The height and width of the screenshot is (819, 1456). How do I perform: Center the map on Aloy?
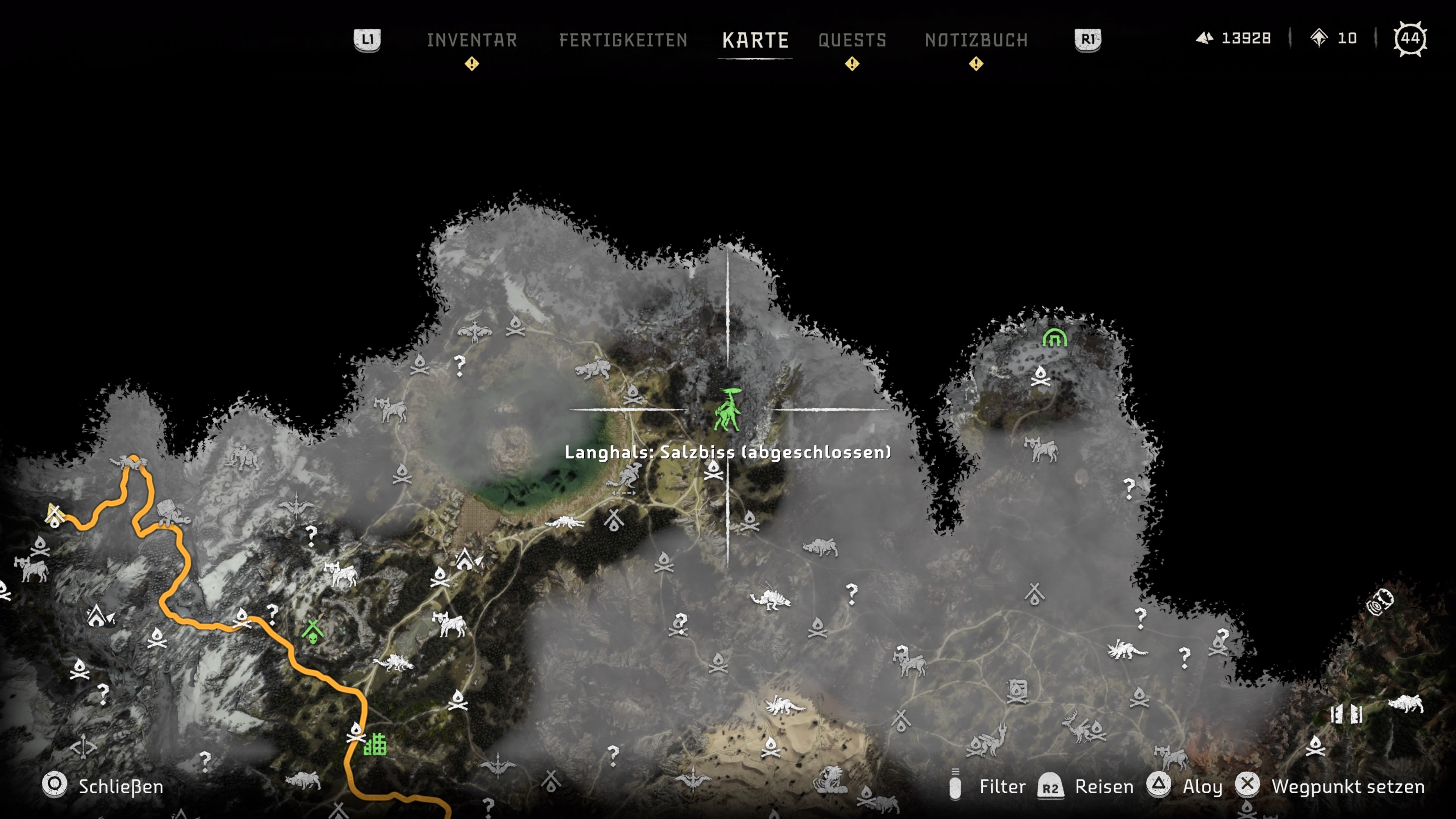1202,786
